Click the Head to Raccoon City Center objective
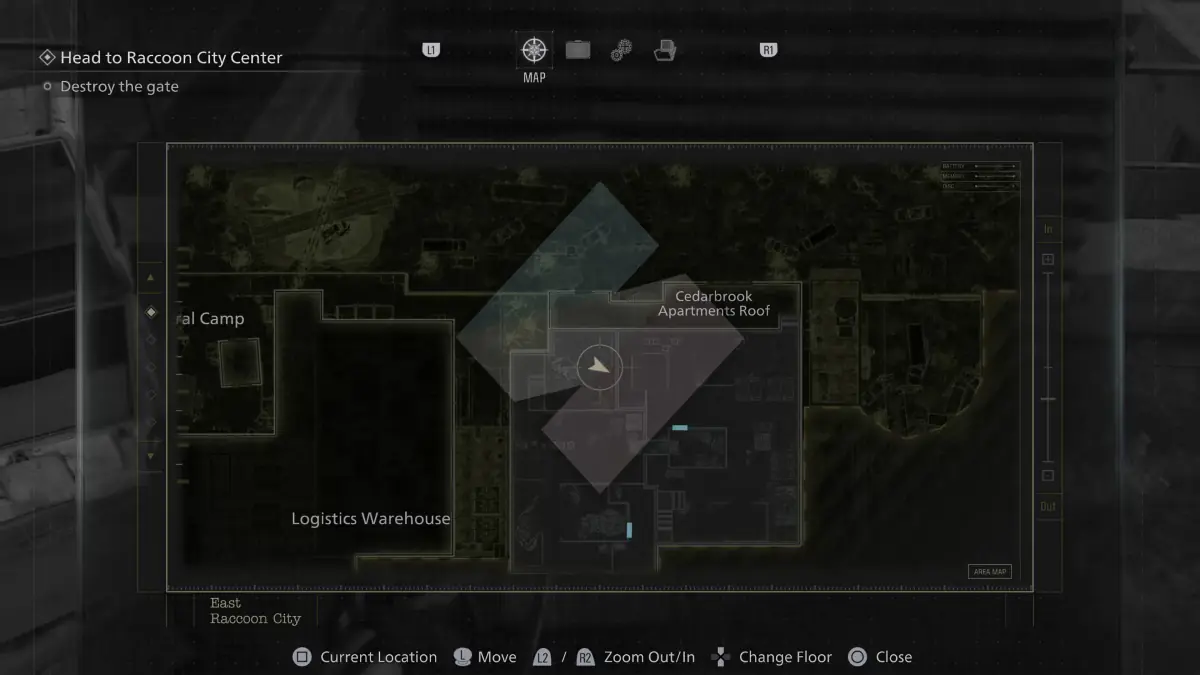 171,58
